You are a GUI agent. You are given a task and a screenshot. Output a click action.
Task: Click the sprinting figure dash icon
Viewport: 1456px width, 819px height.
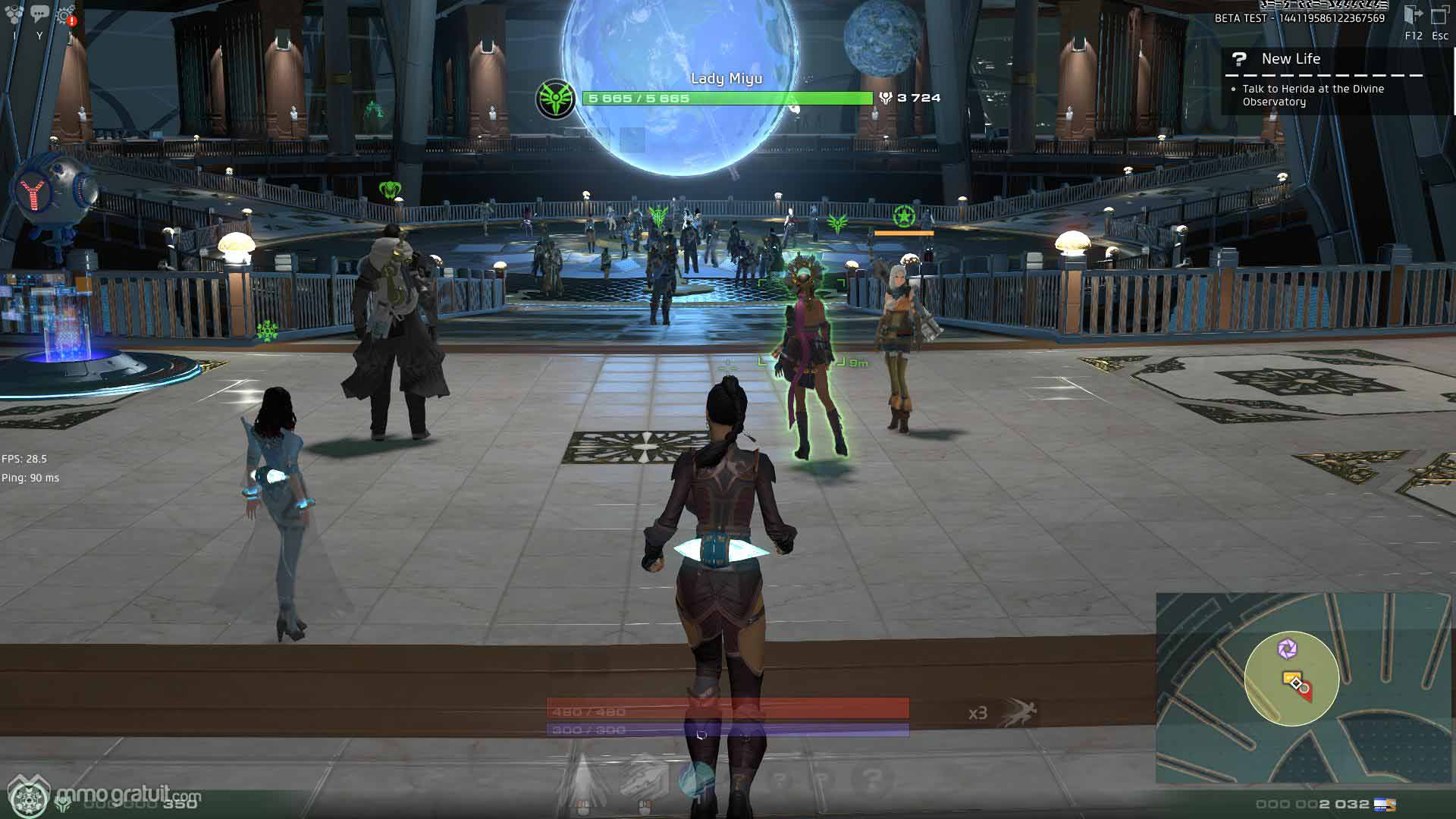point(1017,712)
